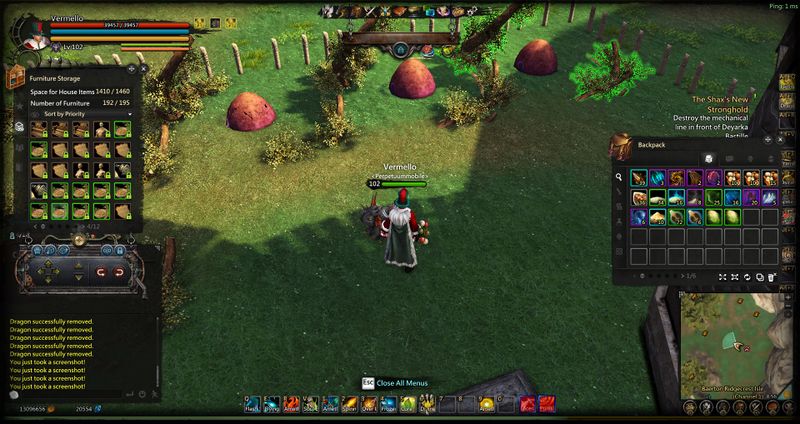Click the Backpack search magnifier icon
This screenshot has width=800, height=424.
(x=620, y=177)
